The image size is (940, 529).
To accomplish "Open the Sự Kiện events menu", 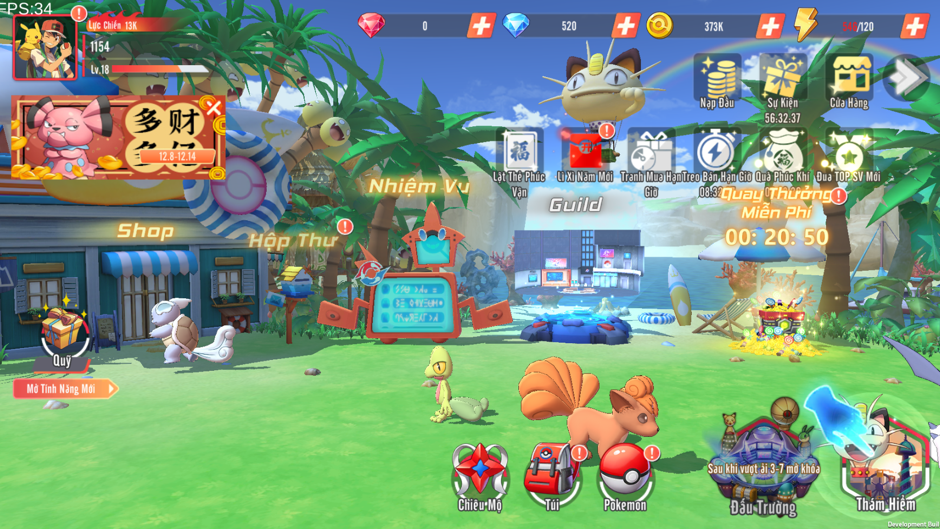I will pyautogui.click(x=783, y=80).
